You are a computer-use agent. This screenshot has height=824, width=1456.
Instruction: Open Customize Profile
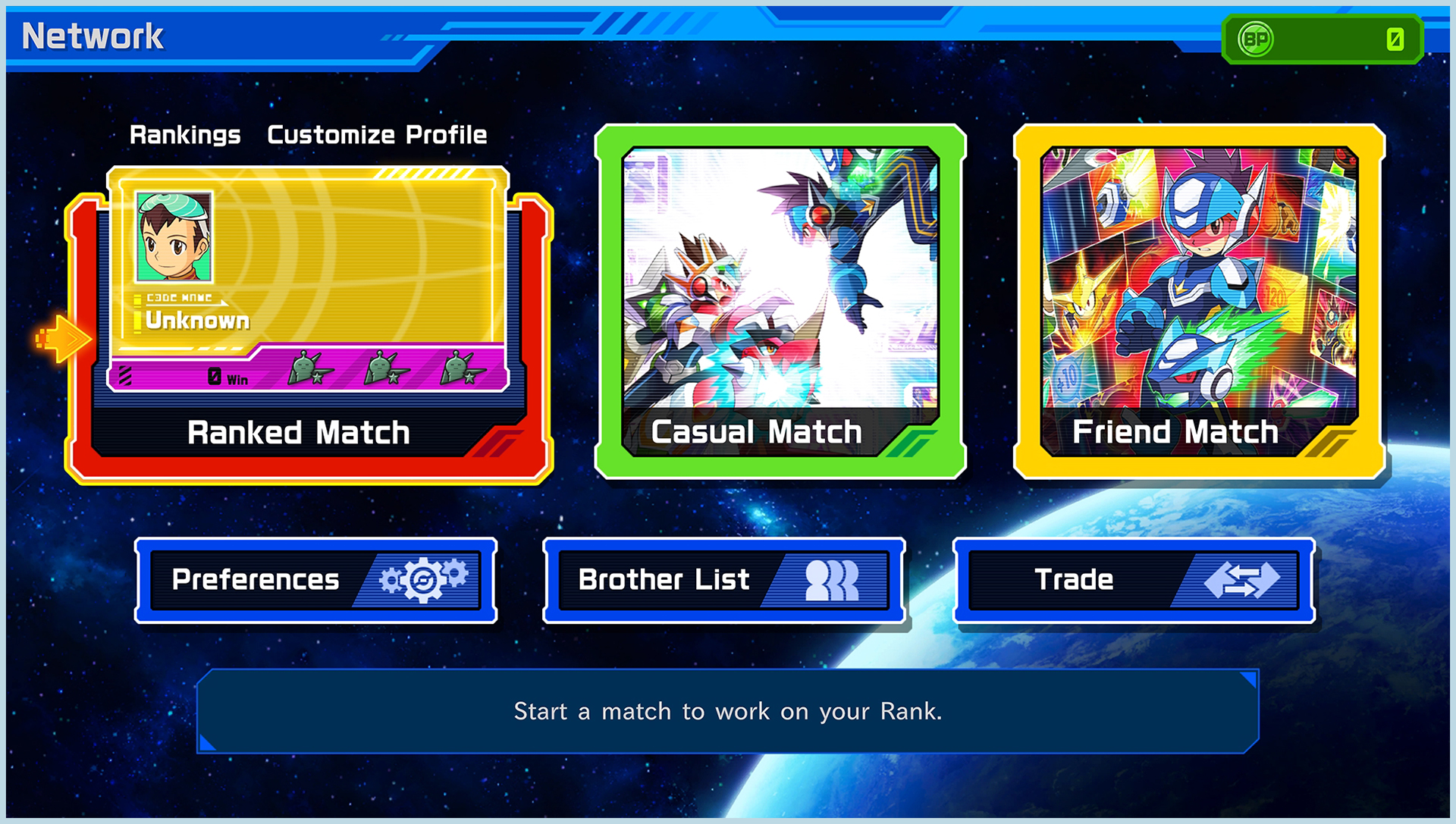point(376,135)
